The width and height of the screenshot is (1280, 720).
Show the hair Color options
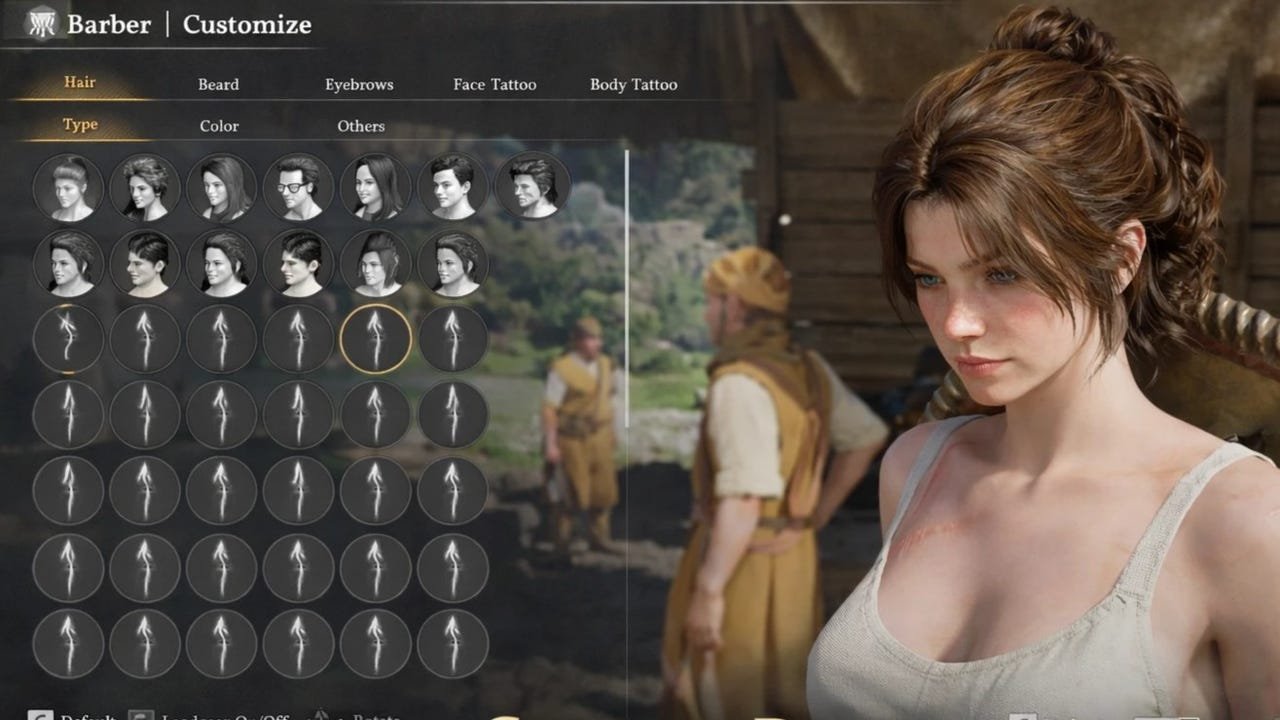click(219, 126)
